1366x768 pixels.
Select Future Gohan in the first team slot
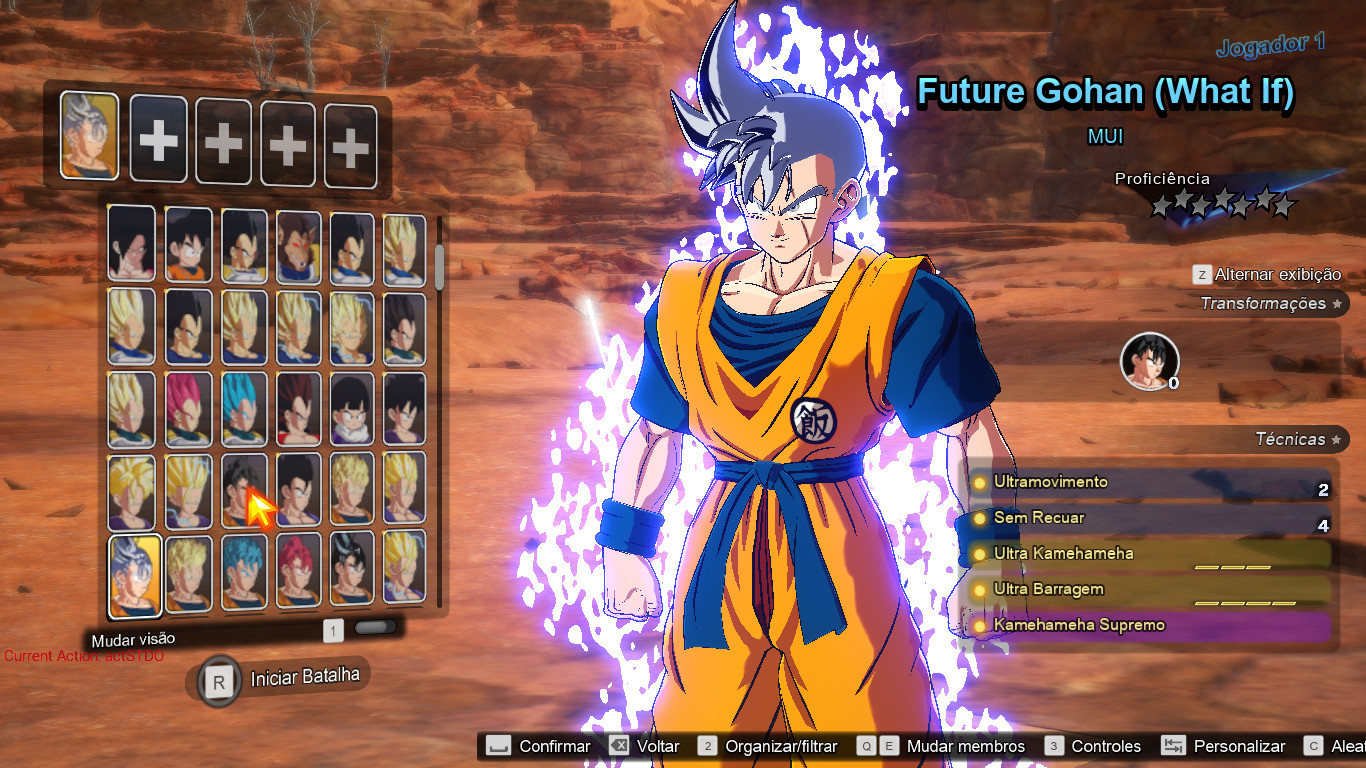pyautogui.click(x=89, y=136)
